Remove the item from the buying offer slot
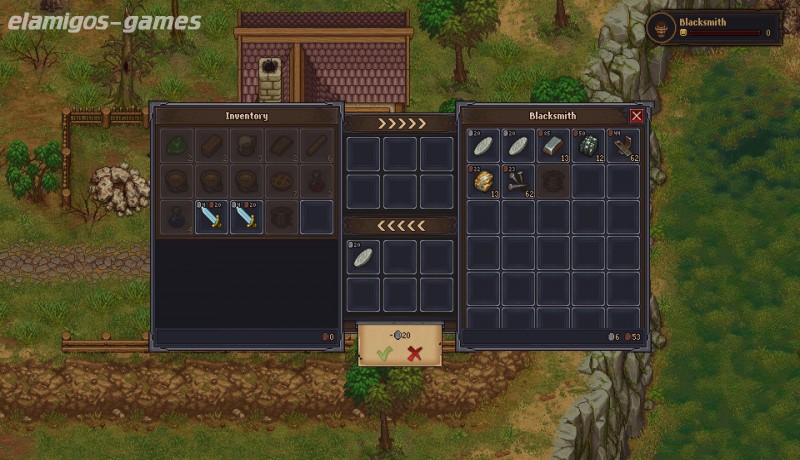The width and height of the screenshot is (800, 460). click(363, 257)
